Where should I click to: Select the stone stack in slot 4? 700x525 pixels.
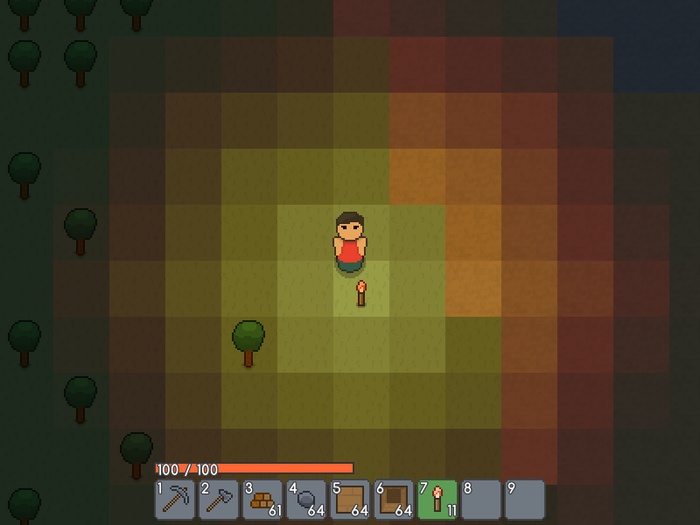point(307,499)
